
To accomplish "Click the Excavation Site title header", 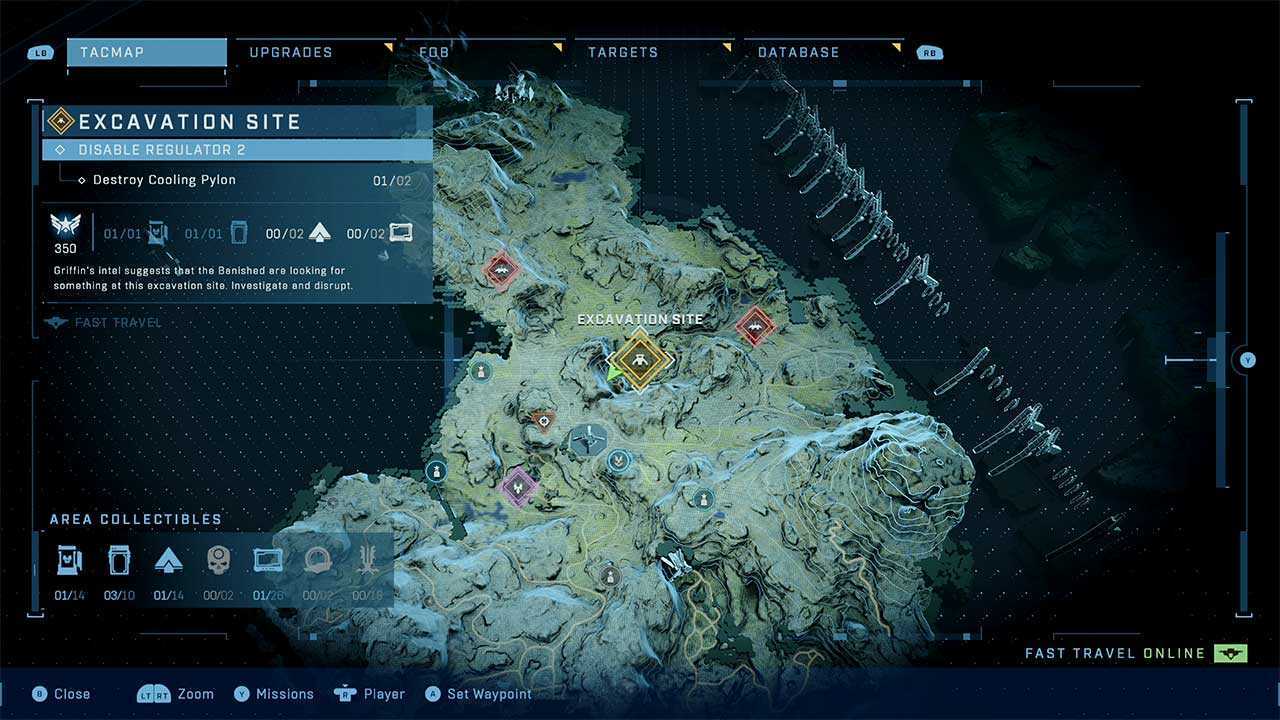I will tap(190, 122).
